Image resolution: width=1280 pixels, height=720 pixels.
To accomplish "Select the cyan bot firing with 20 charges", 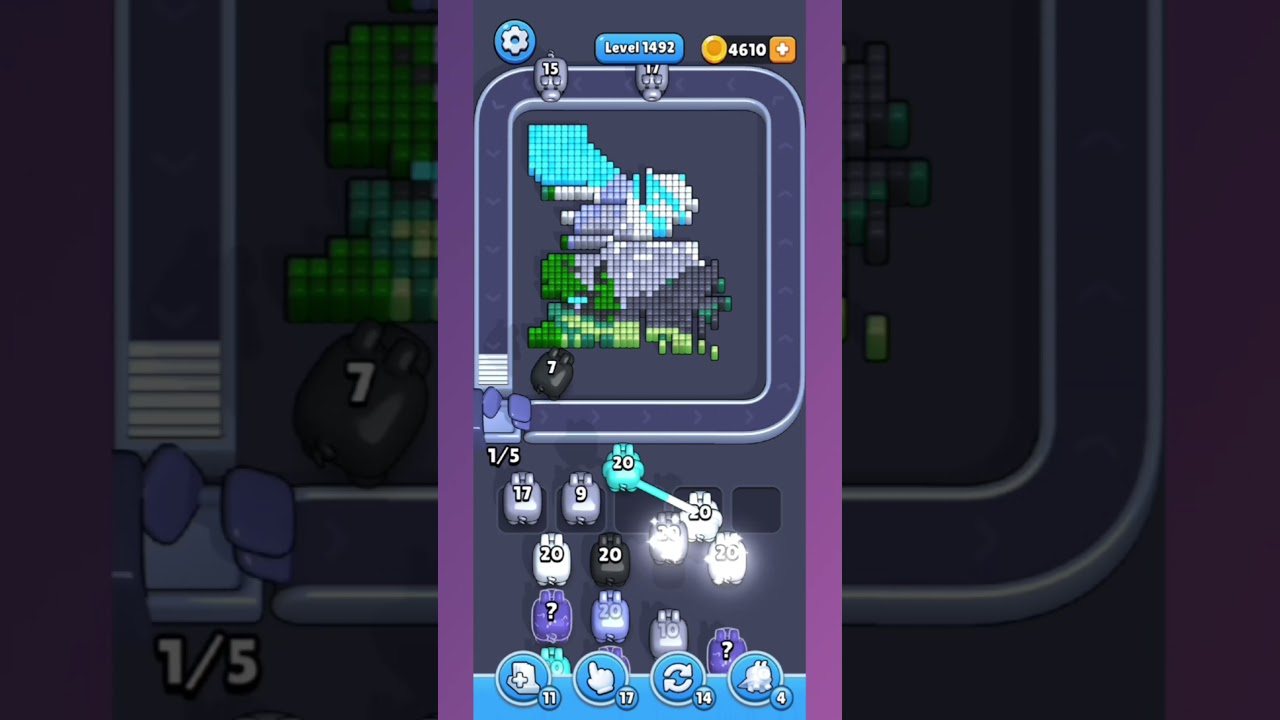I will pyautogui.click(x=622, y=468).
